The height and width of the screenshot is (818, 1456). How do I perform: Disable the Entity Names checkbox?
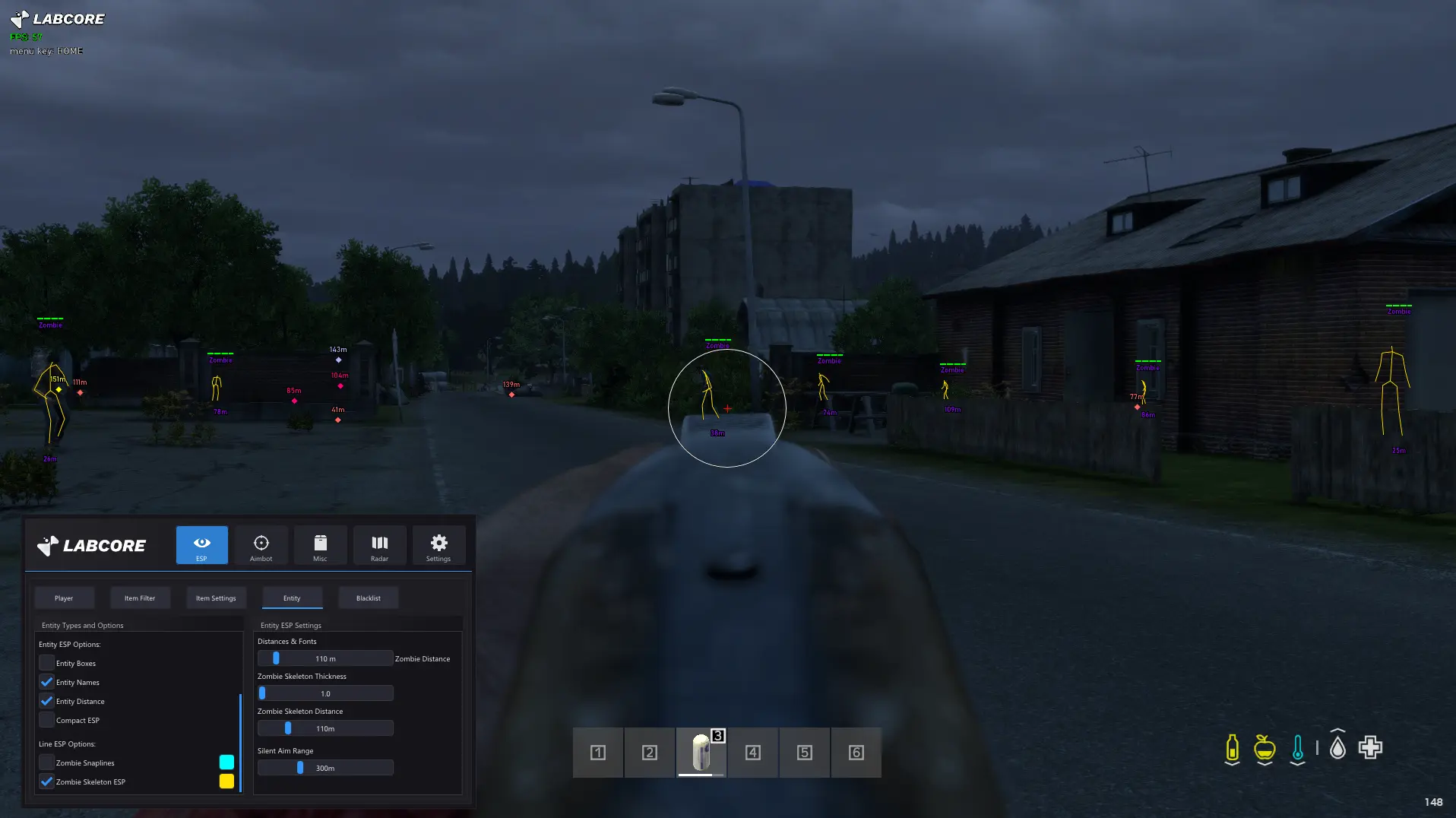(46, 682)
